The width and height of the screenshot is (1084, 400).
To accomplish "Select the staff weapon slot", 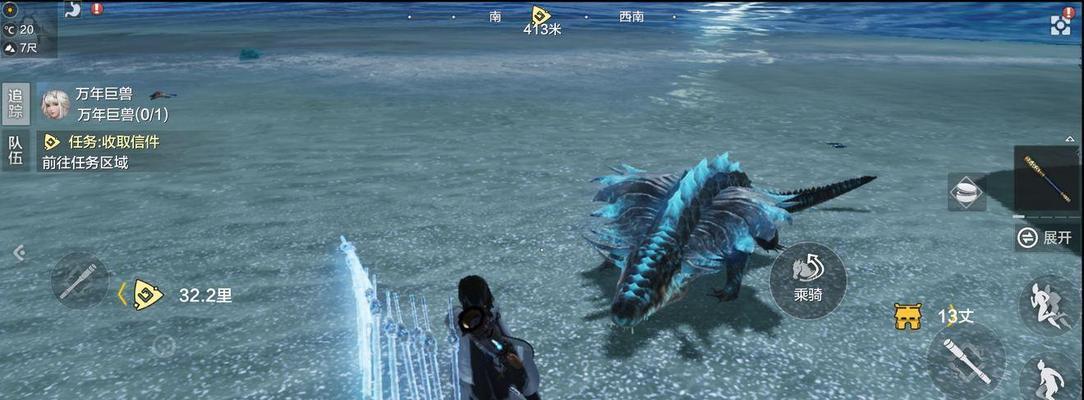I will pos(1047,180).
